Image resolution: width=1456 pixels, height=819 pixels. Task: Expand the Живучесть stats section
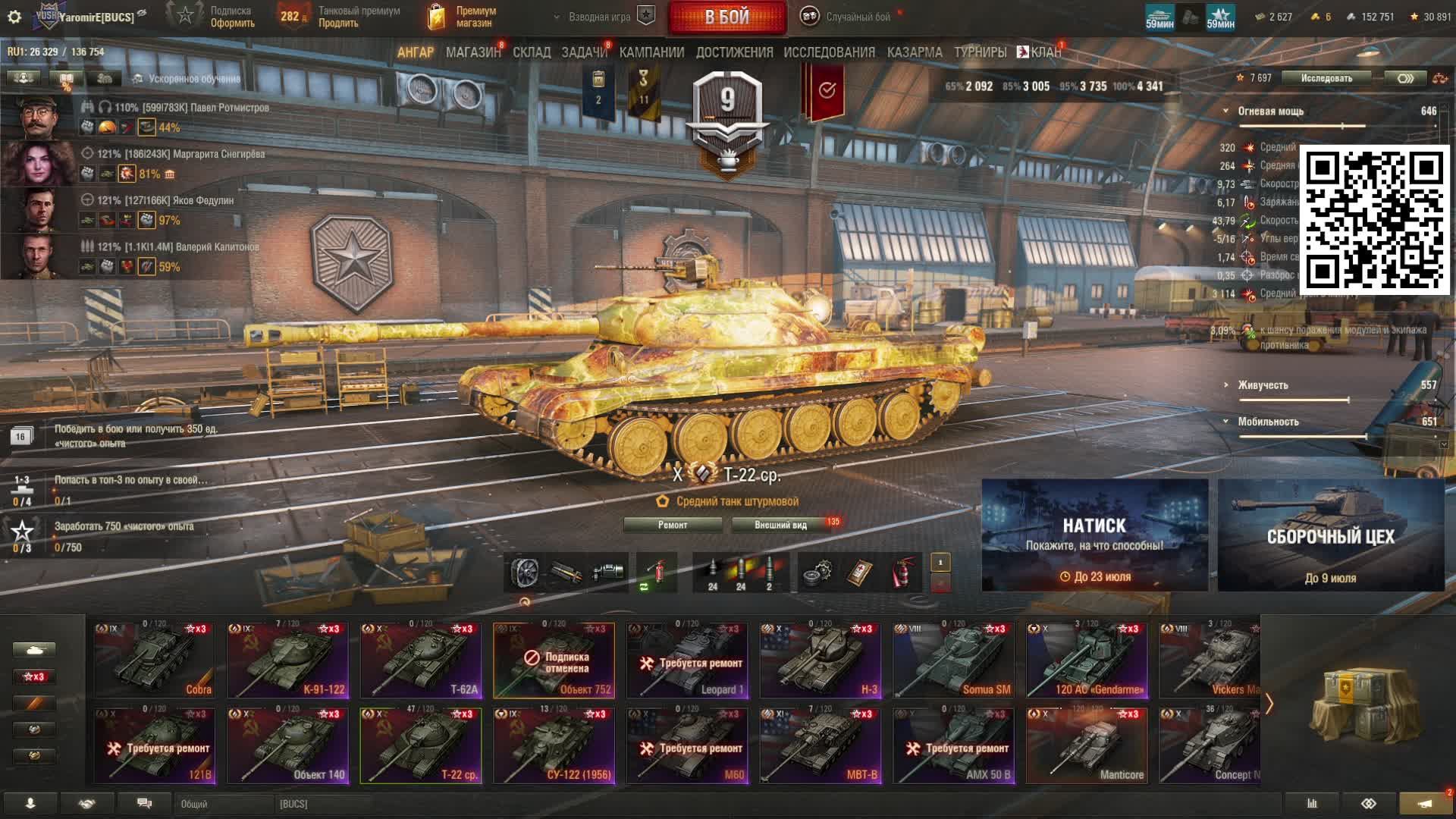pyautogui.click(x=1262, y=385)
